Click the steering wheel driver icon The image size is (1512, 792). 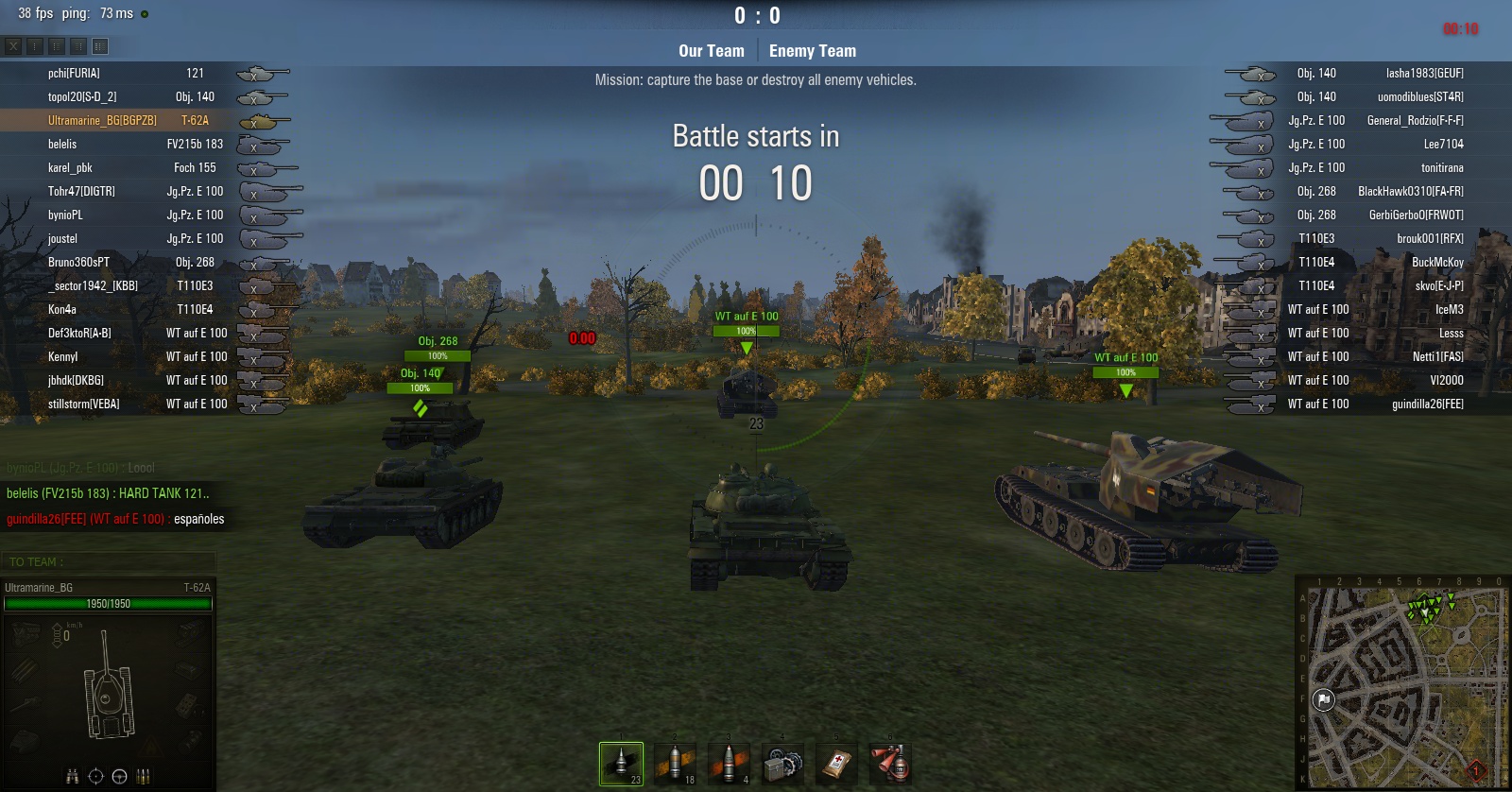tap(119, 776)
